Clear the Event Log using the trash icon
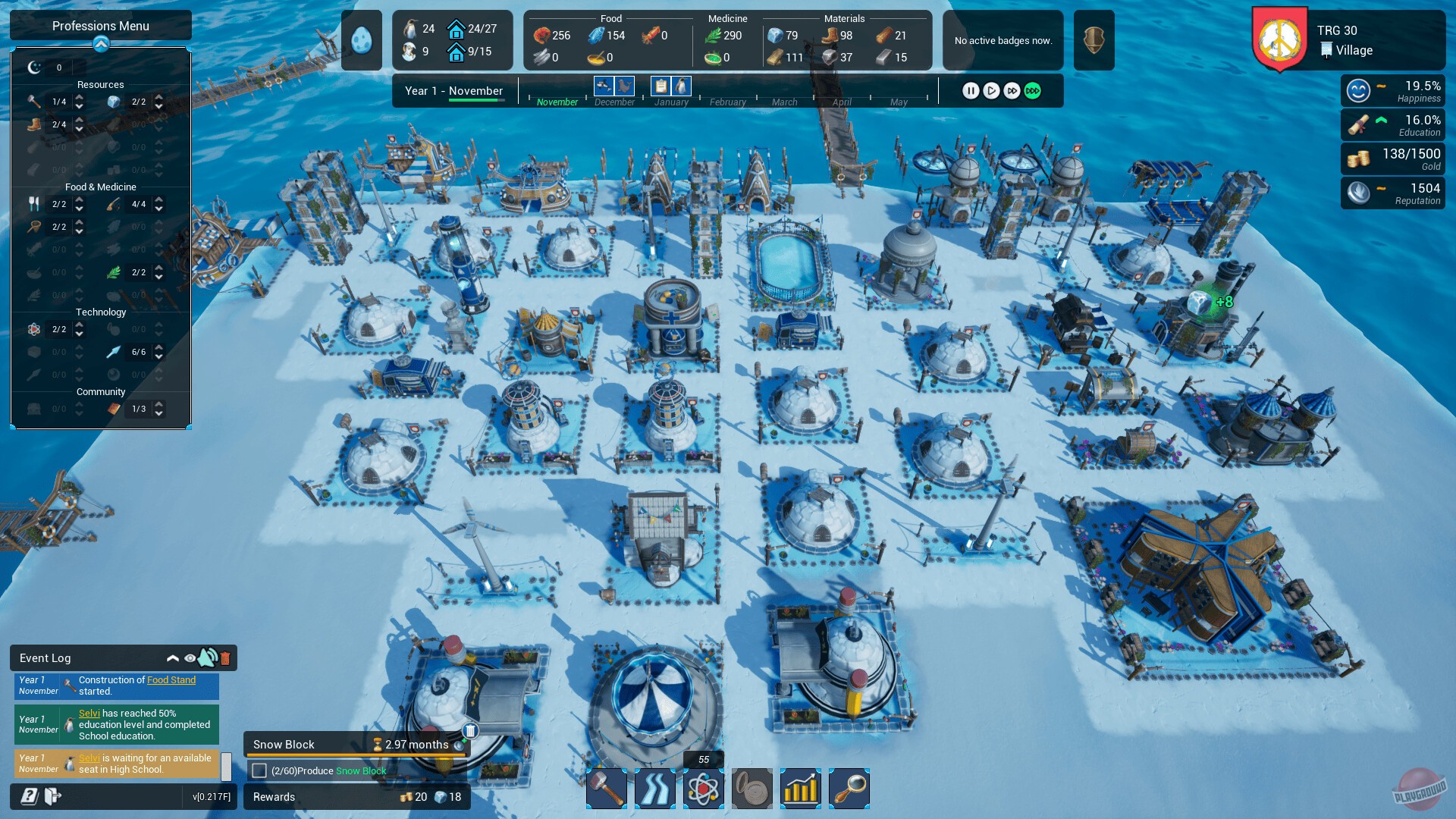The width and height of the screenshot is (1456, 819). [x=225, y=658]
